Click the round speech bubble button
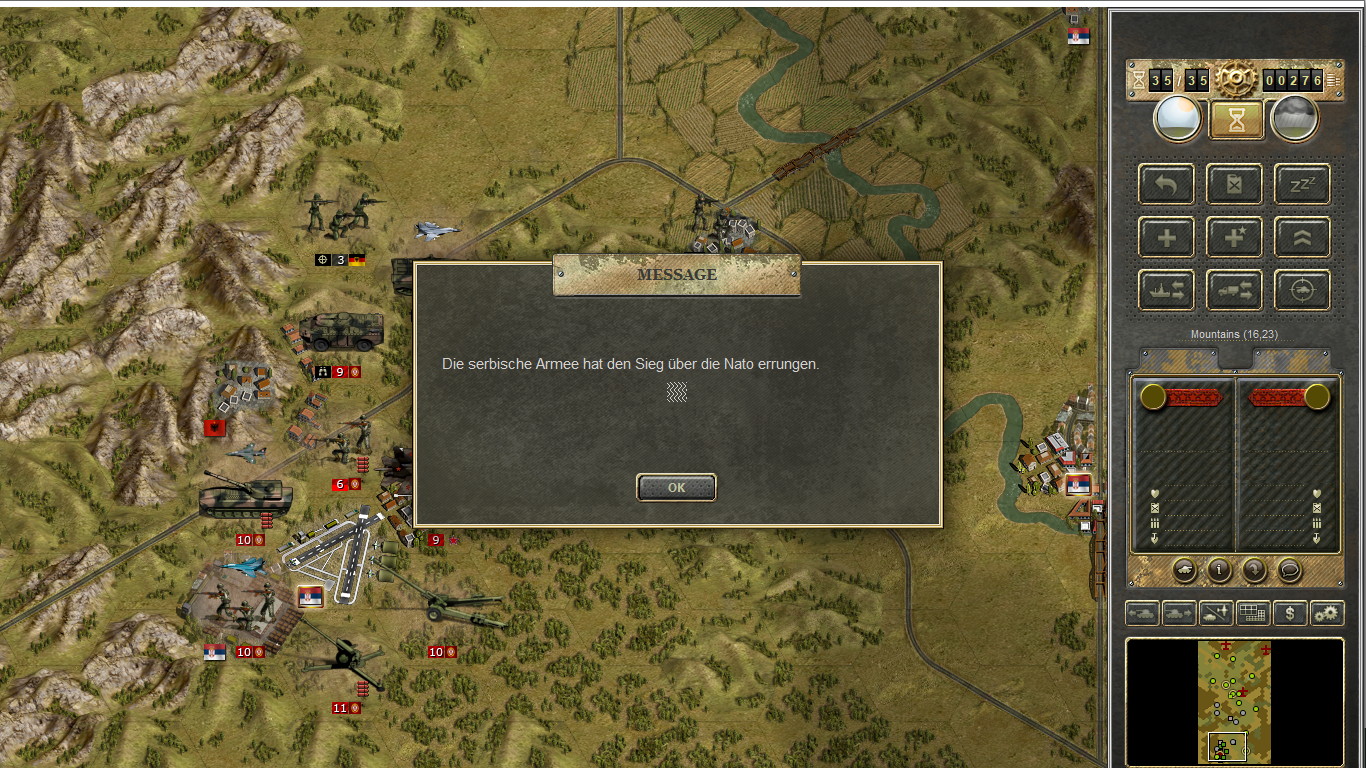This screenshot has width=1366, height=768. pos(1290,570)
